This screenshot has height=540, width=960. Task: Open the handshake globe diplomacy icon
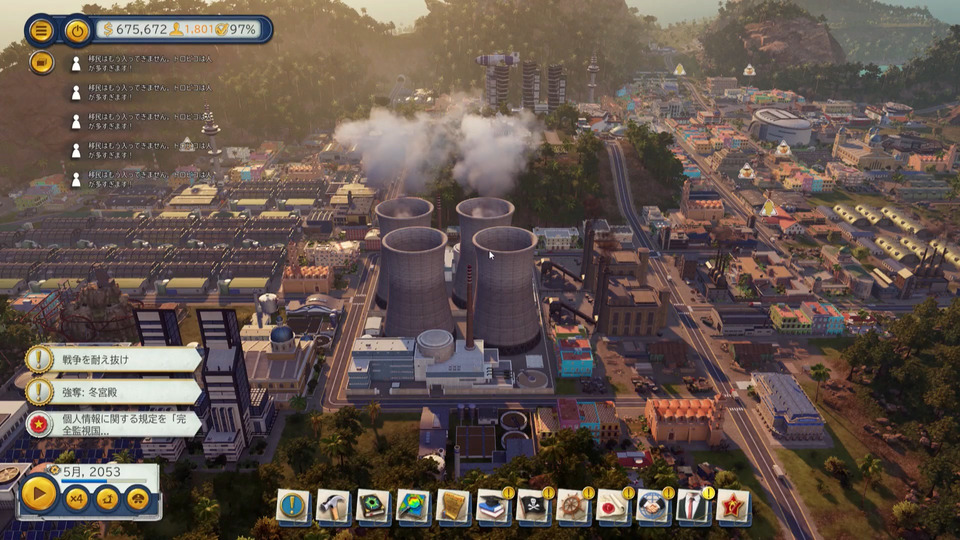tap(653, 506)
